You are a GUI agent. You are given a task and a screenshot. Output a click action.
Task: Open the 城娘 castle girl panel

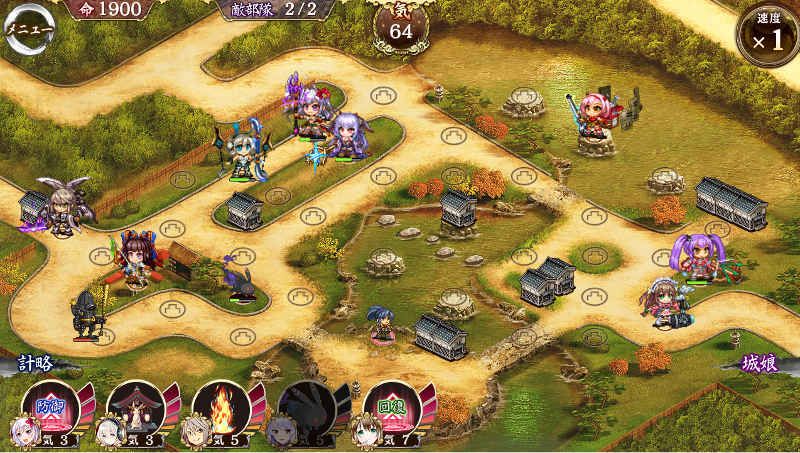760,364
